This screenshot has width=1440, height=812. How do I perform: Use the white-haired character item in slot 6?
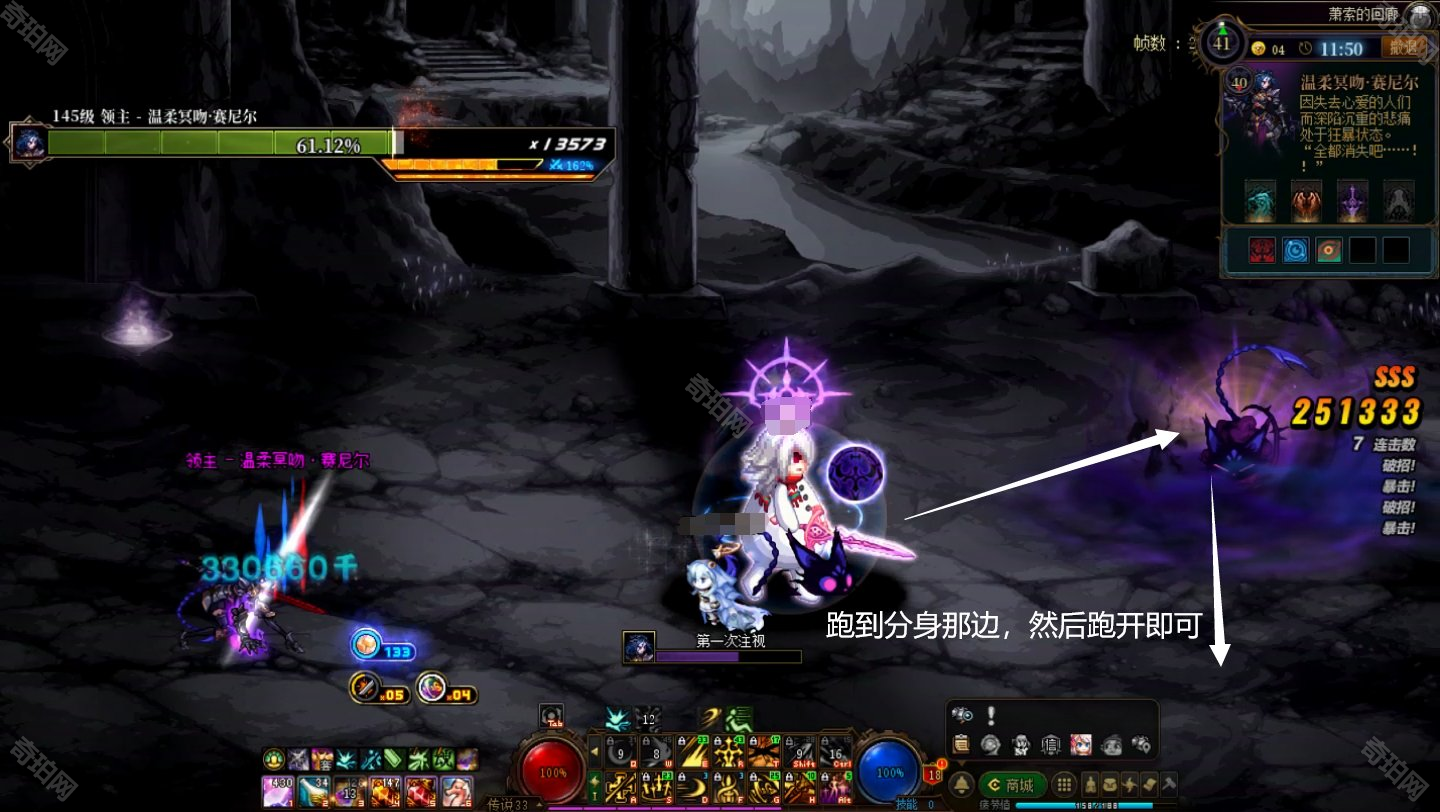pos(457,791)
